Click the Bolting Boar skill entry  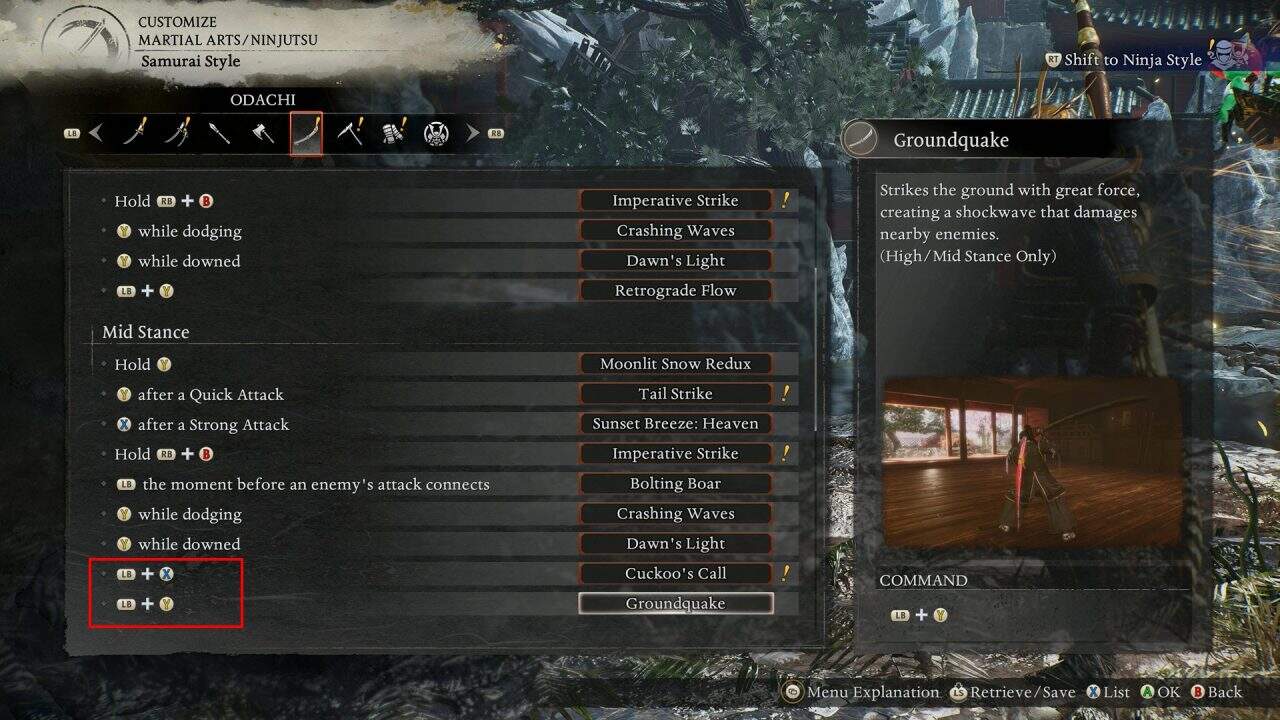pos(675,483)
